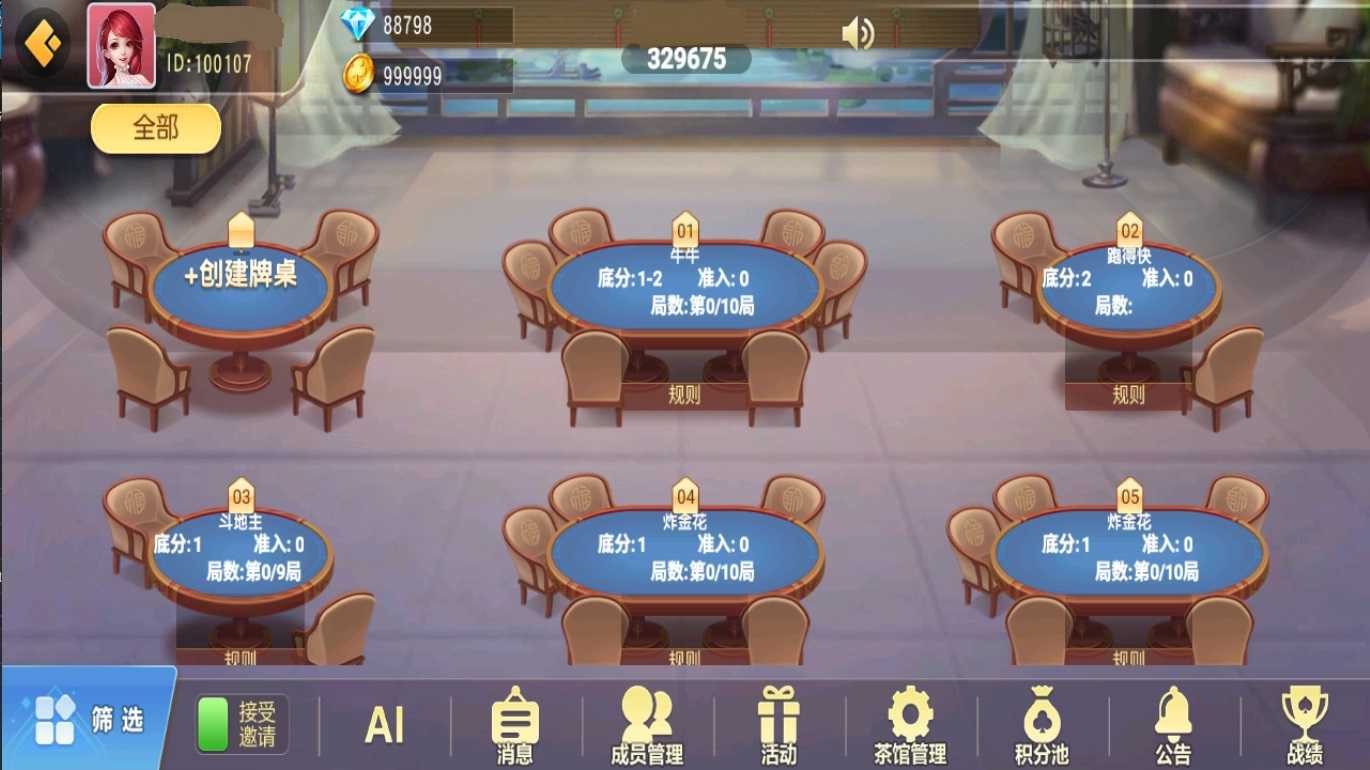The height and width of the screenshot is (770, 1370).
Task: Open the 全部 game type filter
Action: click(155, 129)
